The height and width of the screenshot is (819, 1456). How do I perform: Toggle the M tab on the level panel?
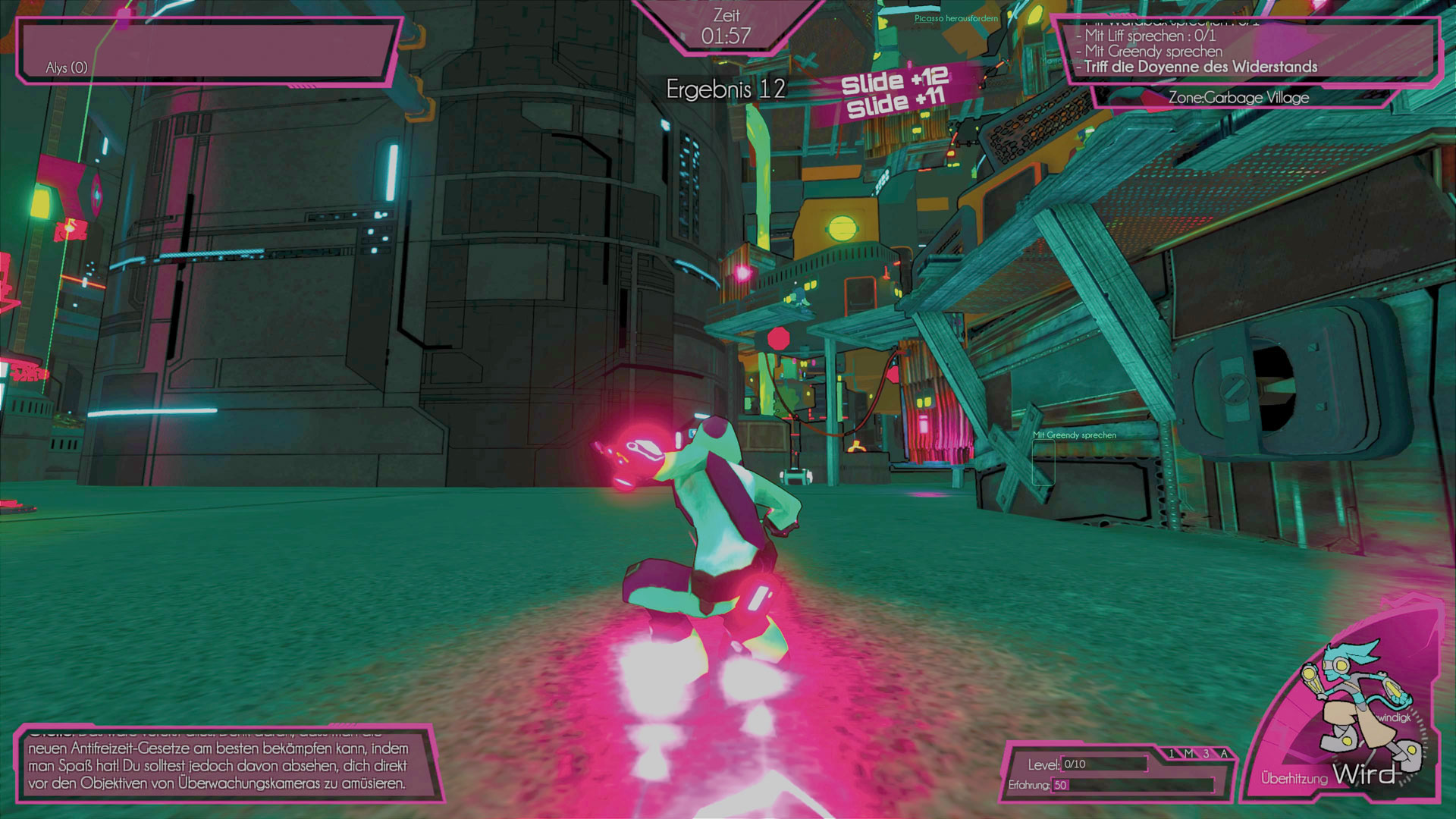(1189, 753)
